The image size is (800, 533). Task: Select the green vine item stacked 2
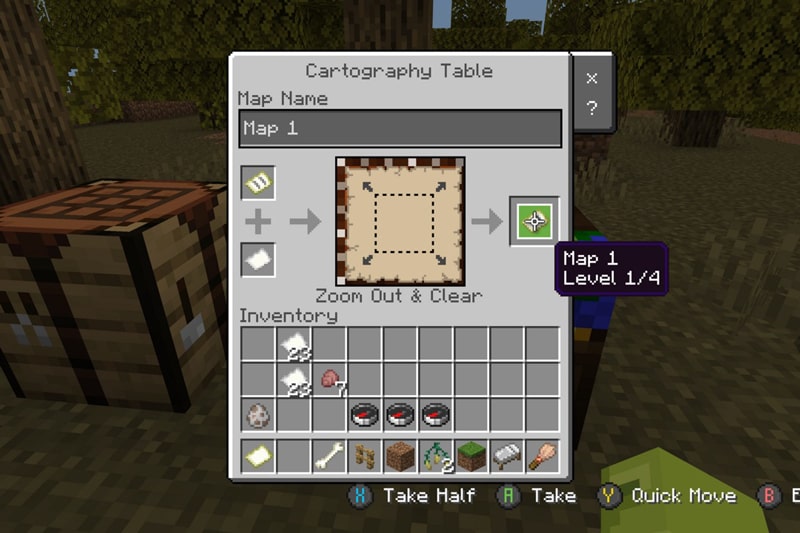pyautogui.click(x=436, y=457)
